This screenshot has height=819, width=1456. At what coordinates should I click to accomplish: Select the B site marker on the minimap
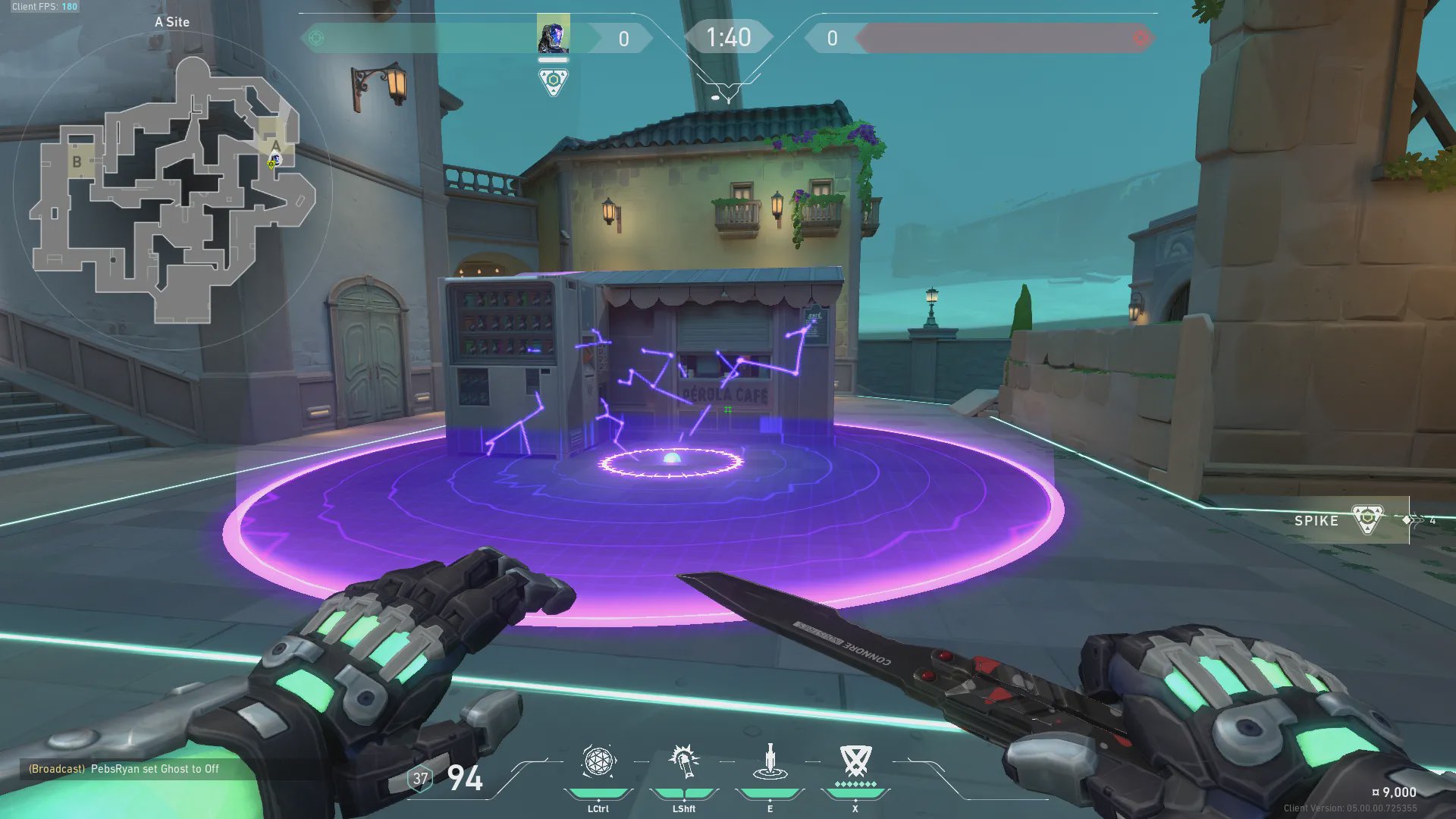77,162
